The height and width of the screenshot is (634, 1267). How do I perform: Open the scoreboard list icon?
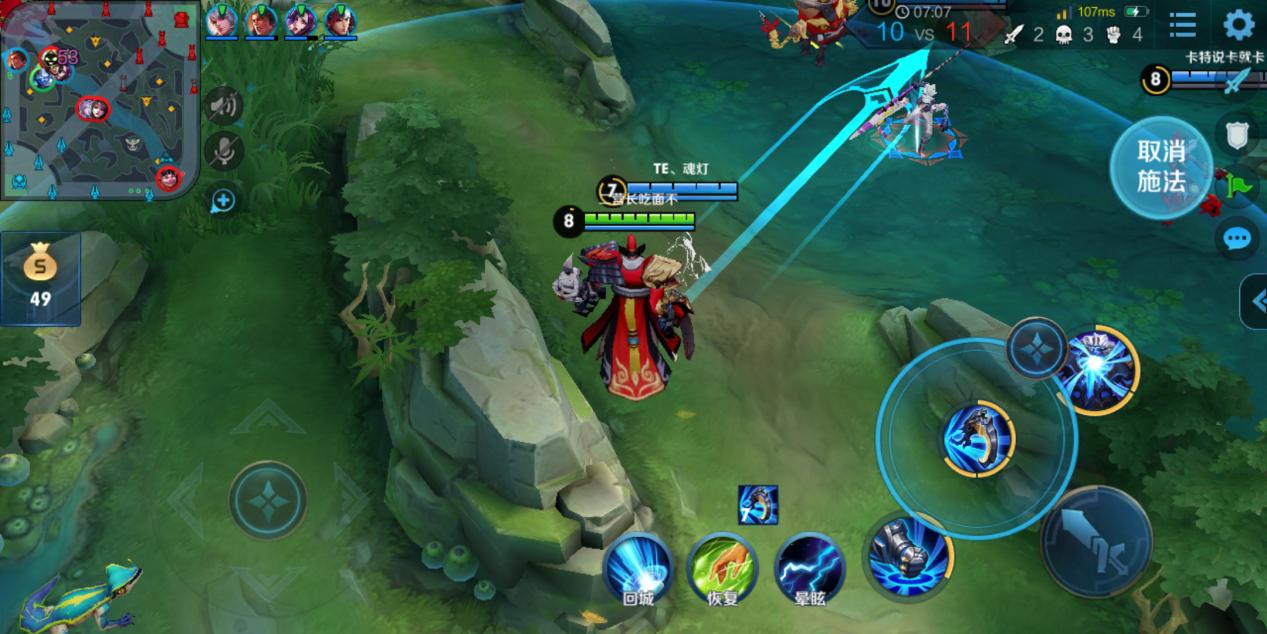click(1183, 25)
